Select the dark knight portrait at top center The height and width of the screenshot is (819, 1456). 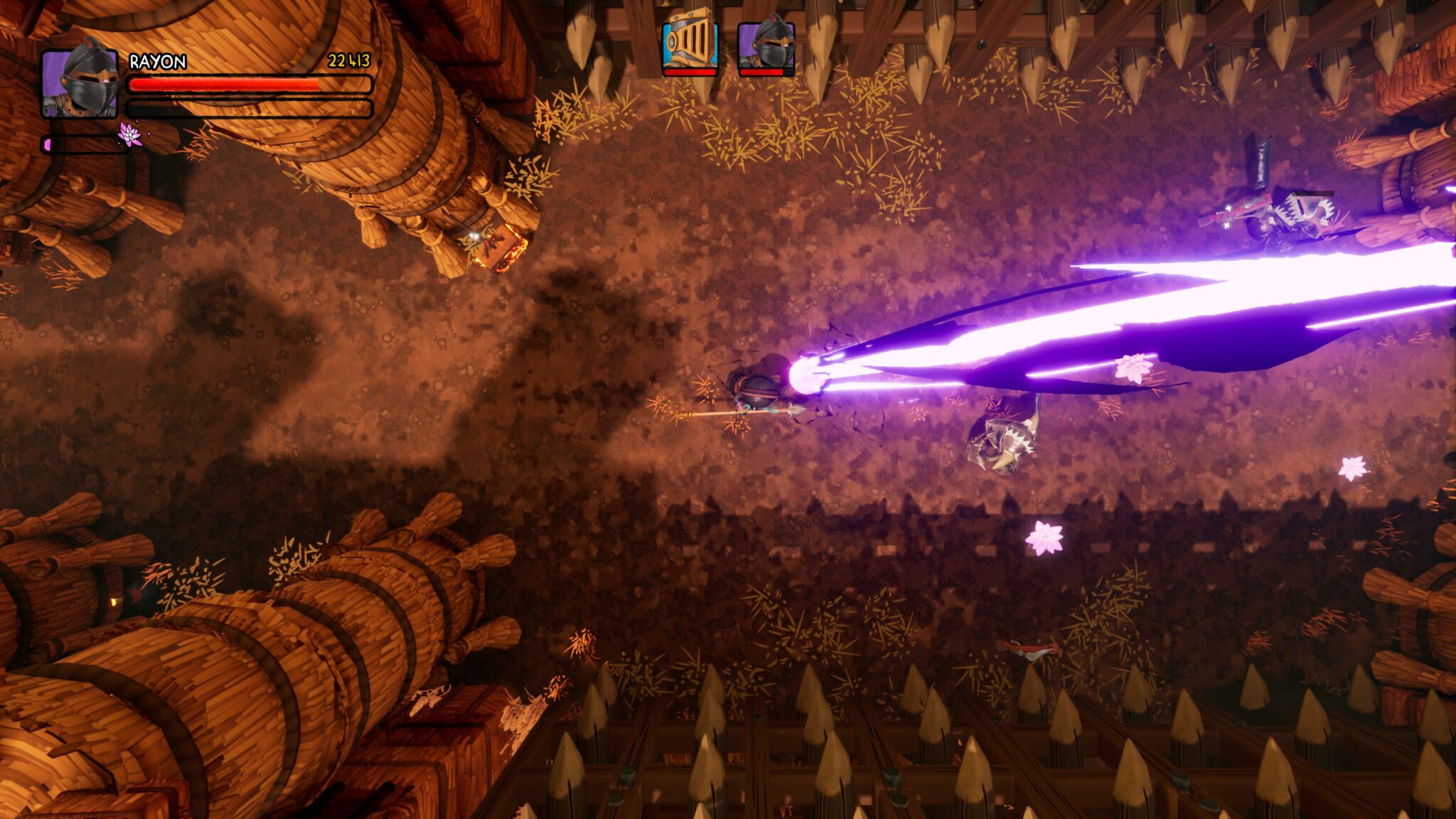tap(766, 44)
